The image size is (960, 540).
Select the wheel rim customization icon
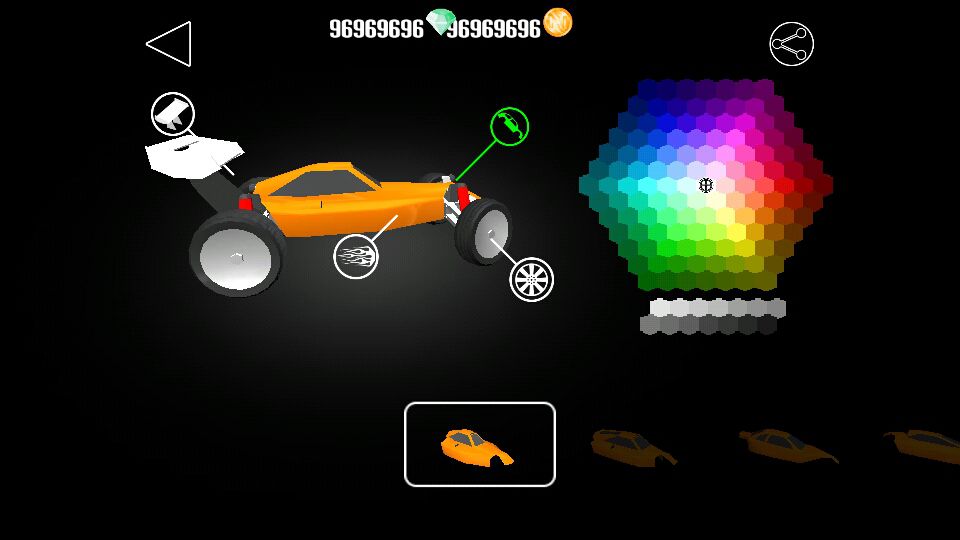pos(531,279)
